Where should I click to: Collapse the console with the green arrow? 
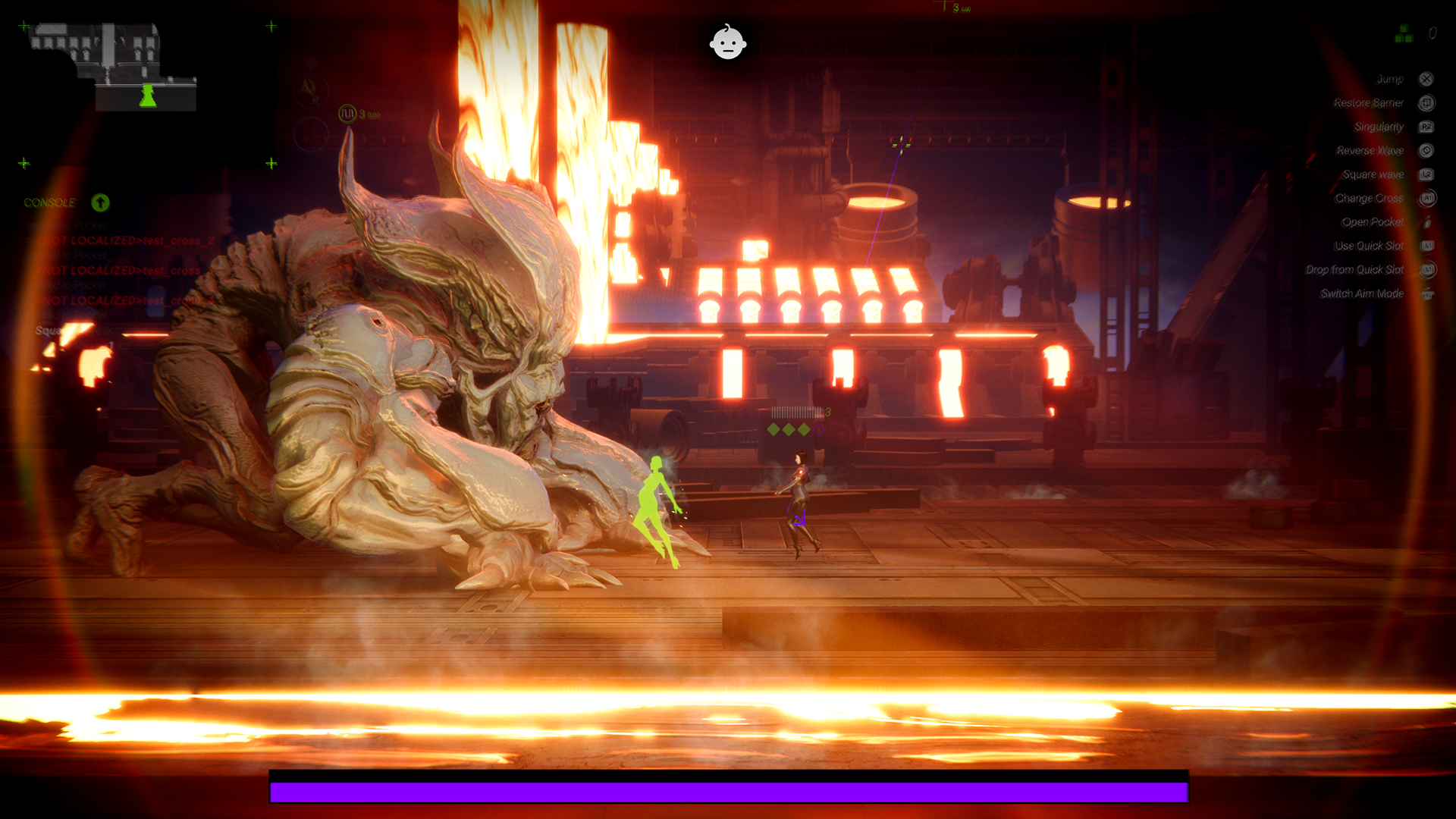point(100,202)
